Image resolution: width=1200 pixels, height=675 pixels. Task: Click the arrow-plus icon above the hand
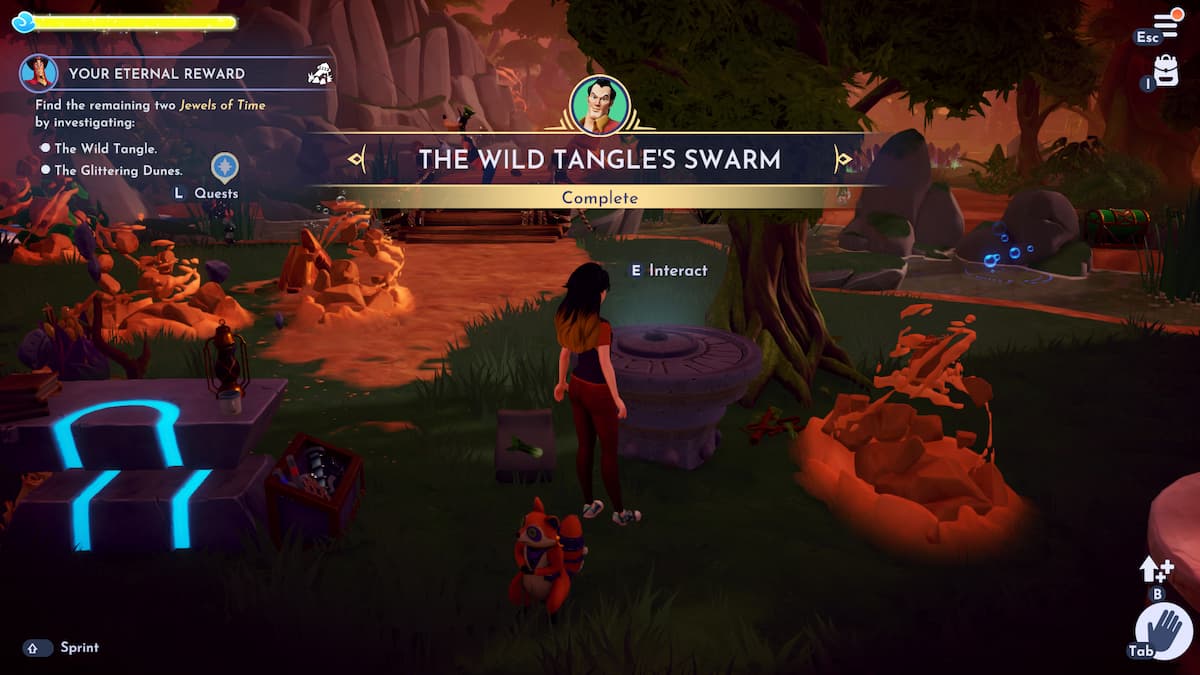pyautogui.click(x=1156, y=569)
